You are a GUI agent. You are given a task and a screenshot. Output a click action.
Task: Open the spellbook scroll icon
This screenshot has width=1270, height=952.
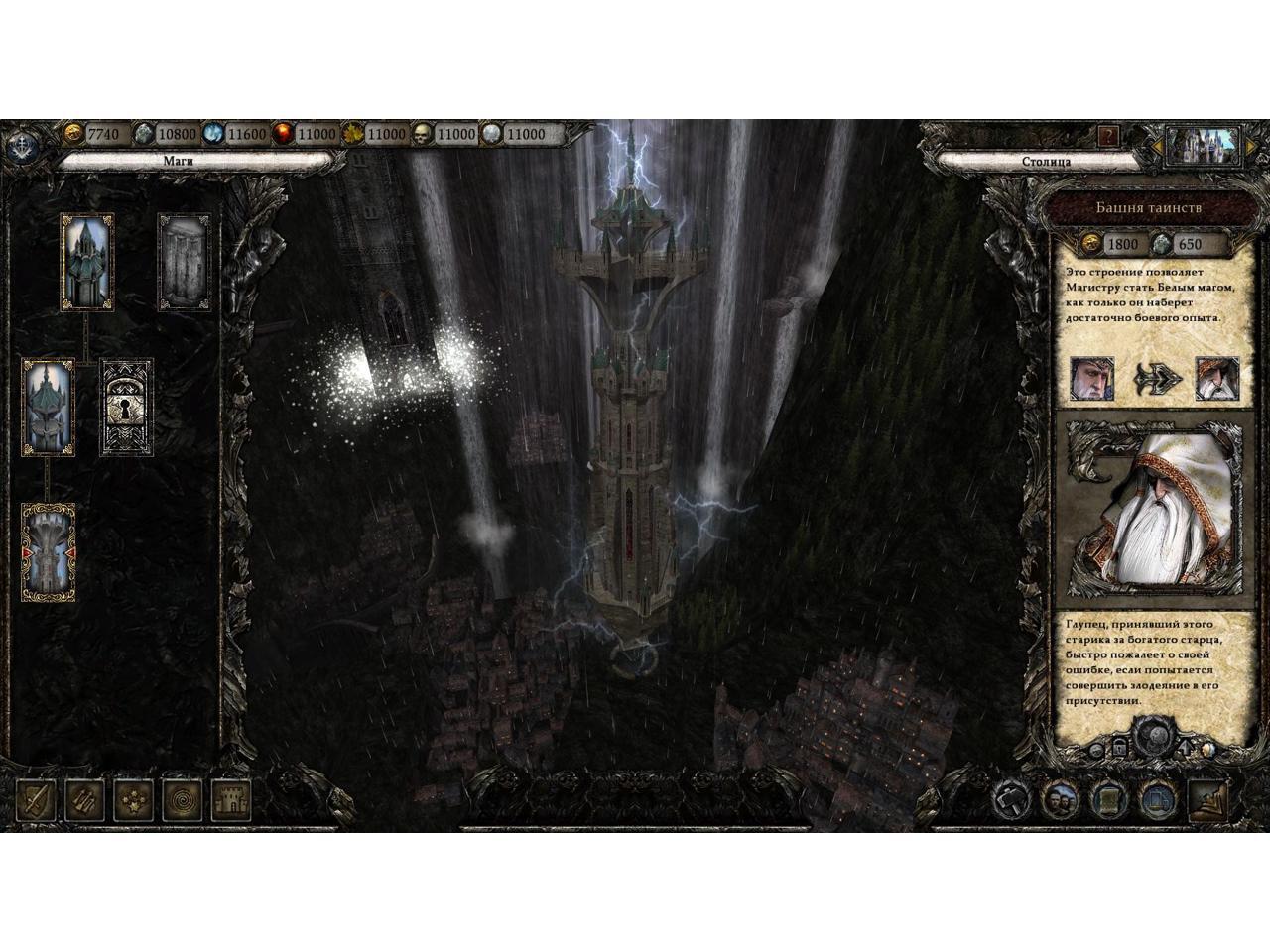(1107, 798)
